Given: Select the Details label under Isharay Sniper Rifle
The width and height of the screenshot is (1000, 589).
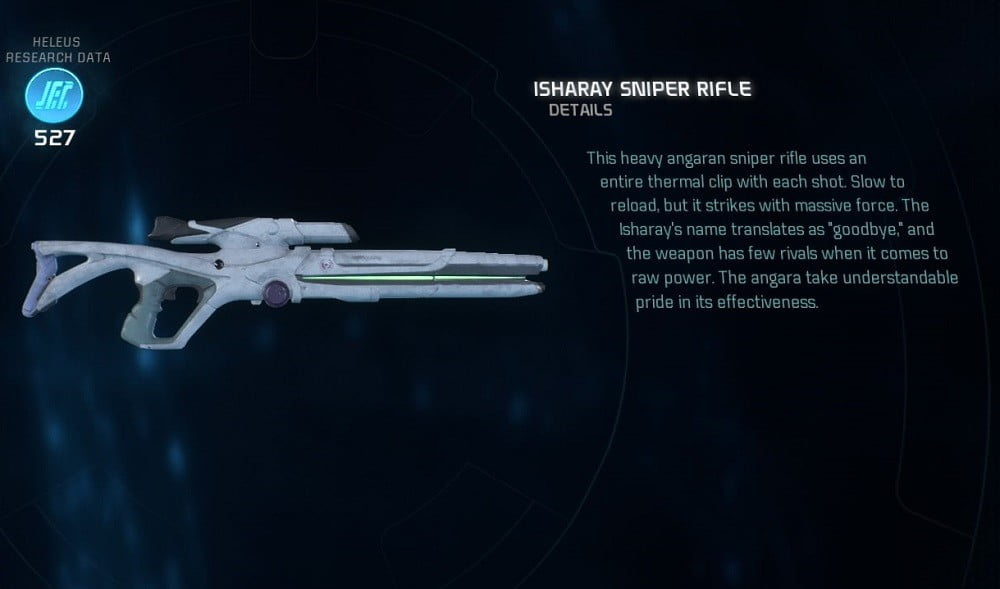Looking at the screenshot, I should [x=580, y=110].
